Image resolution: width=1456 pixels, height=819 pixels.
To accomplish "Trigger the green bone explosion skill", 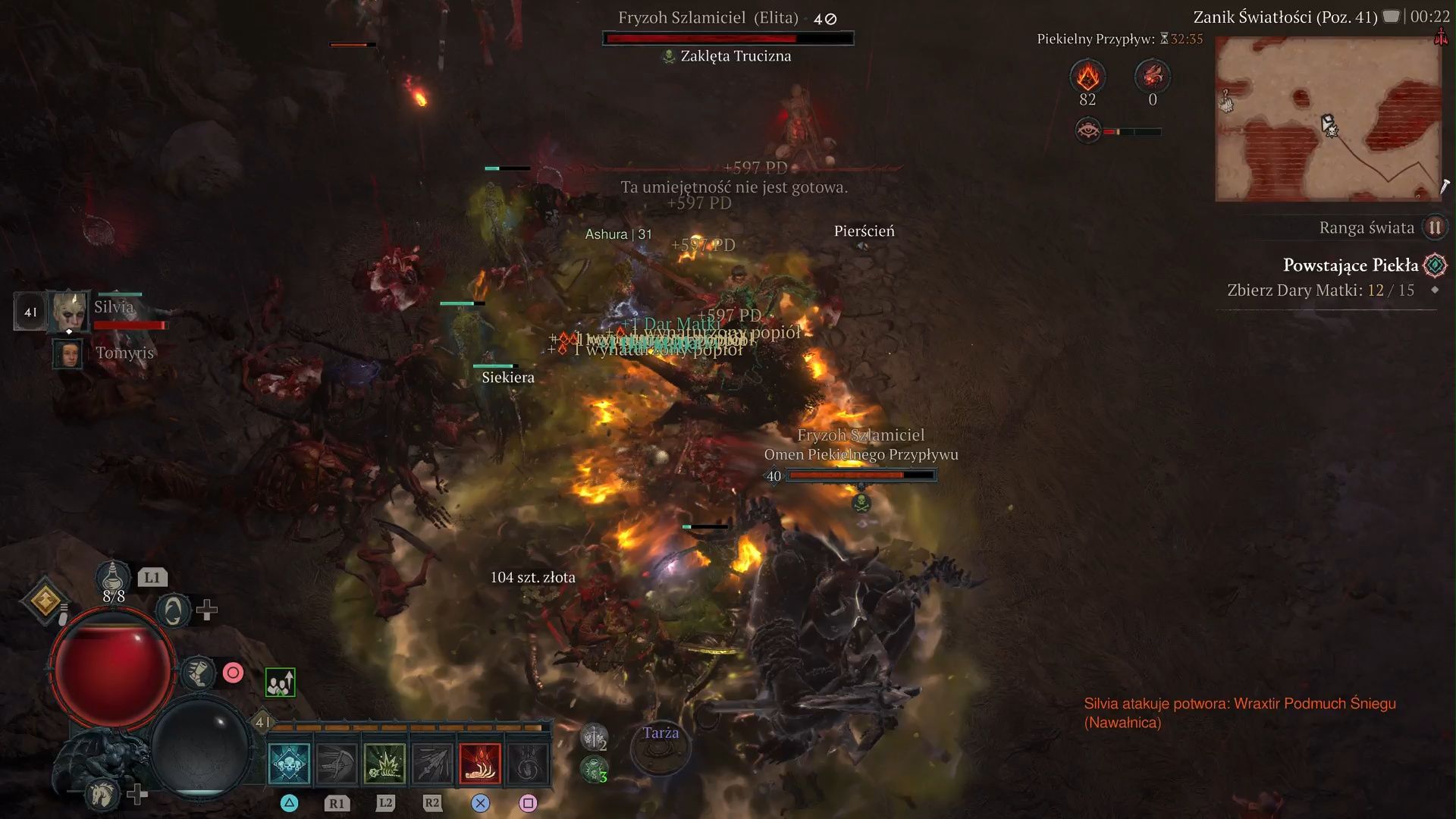I will (384, 763).
